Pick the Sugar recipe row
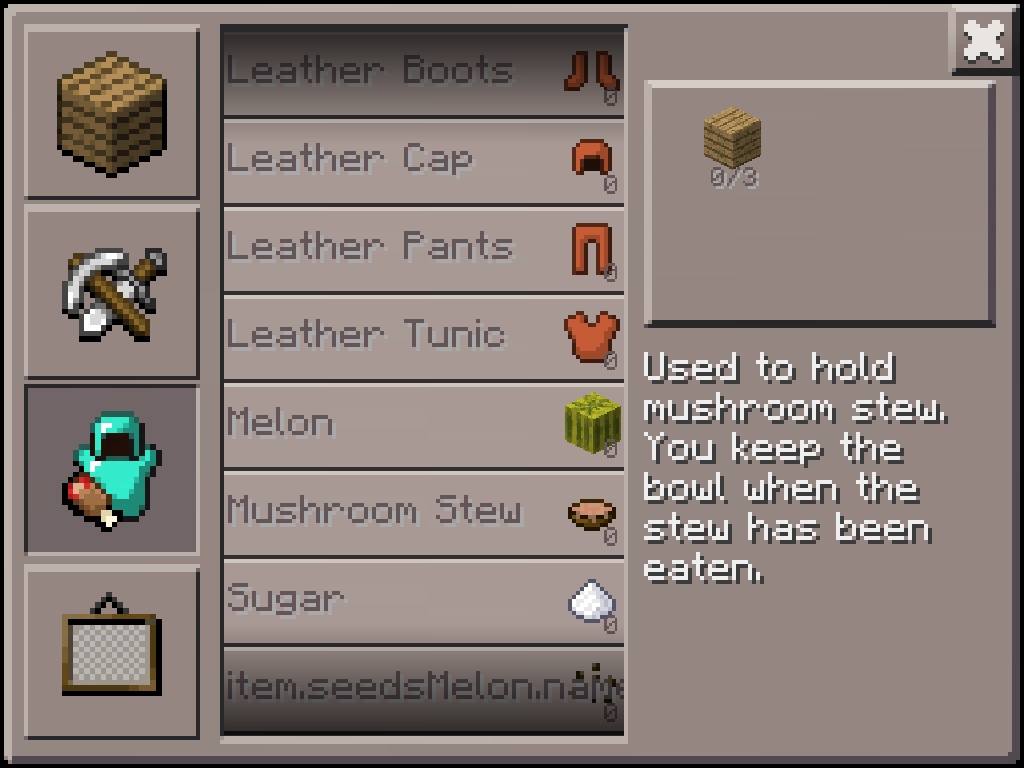The height and width of the screenshot is (768, 1024). [423, 600]
